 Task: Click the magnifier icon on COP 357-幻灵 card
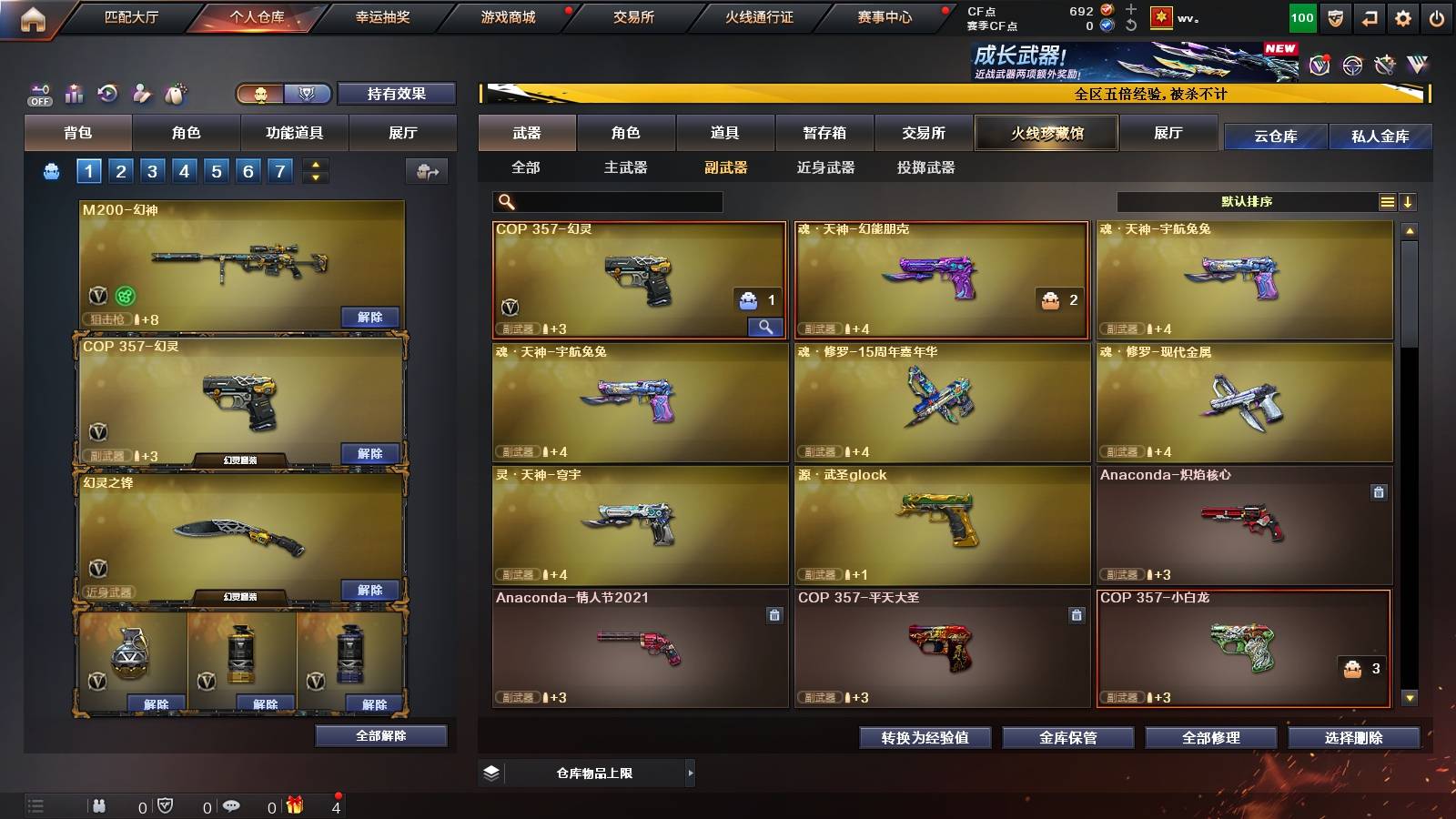click(767, 325)
